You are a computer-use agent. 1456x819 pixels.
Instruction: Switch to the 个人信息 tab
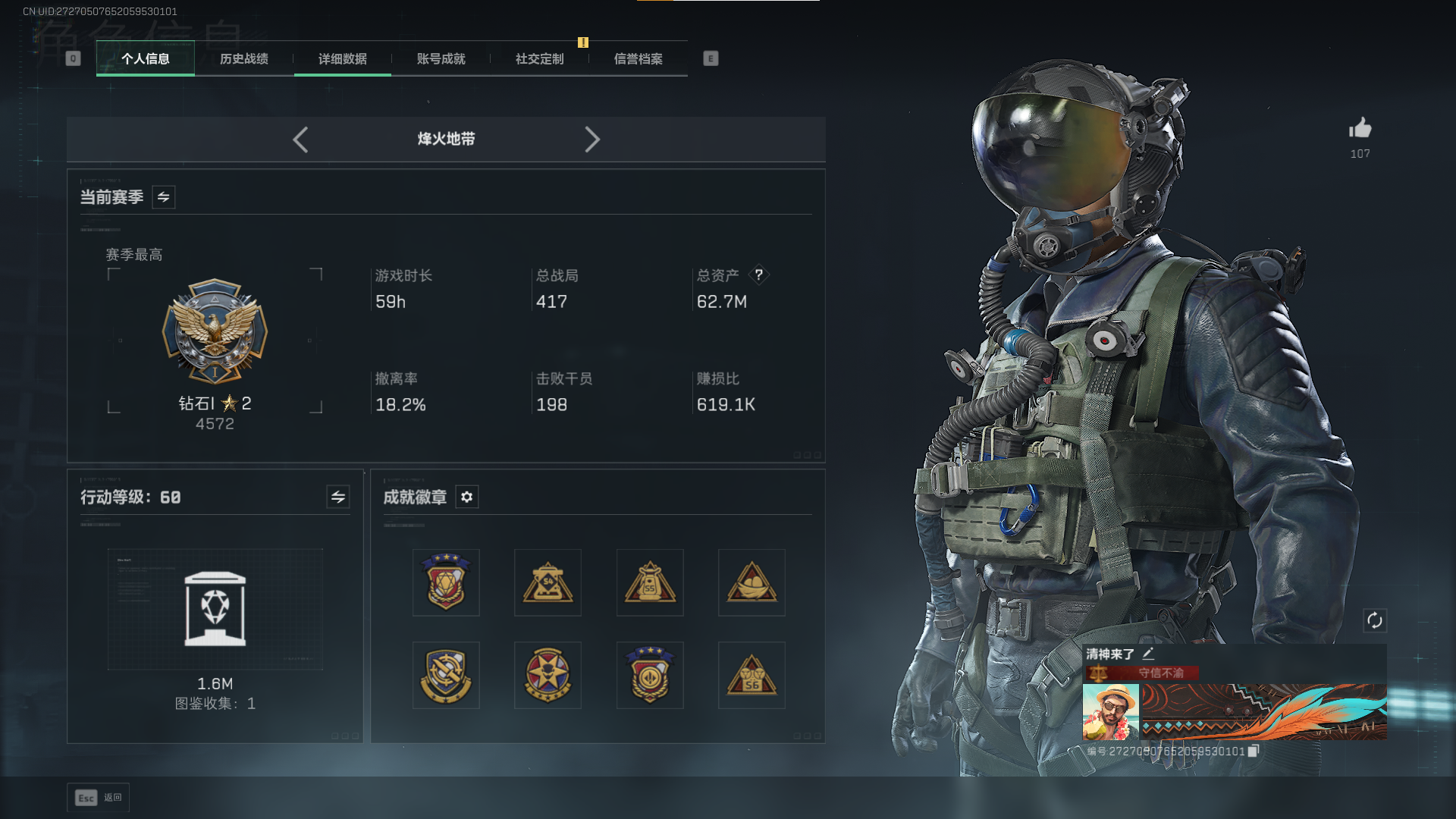pos(146,59)
